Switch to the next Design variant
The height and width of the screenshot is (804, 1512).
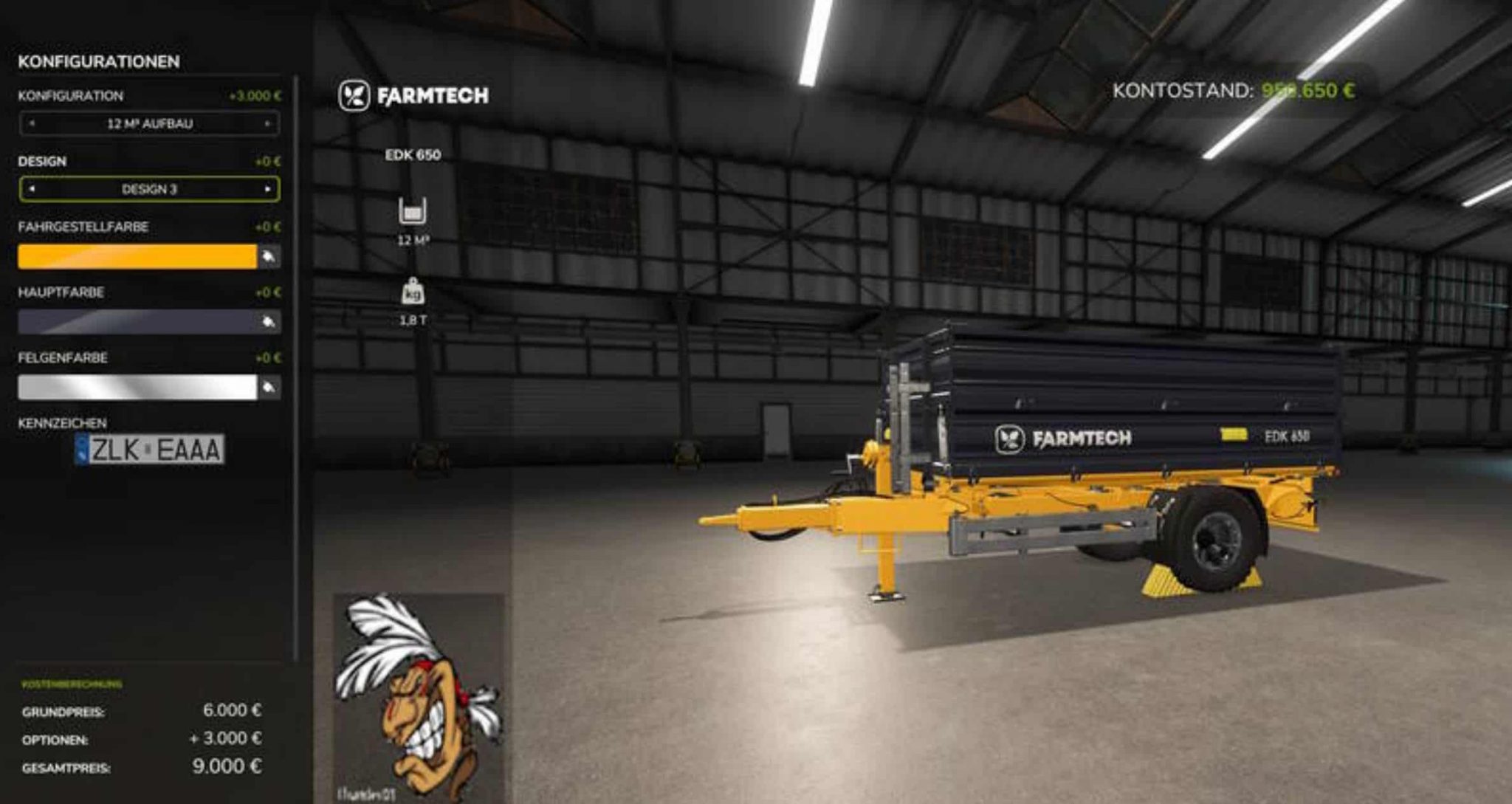click(x=267, y=189)
